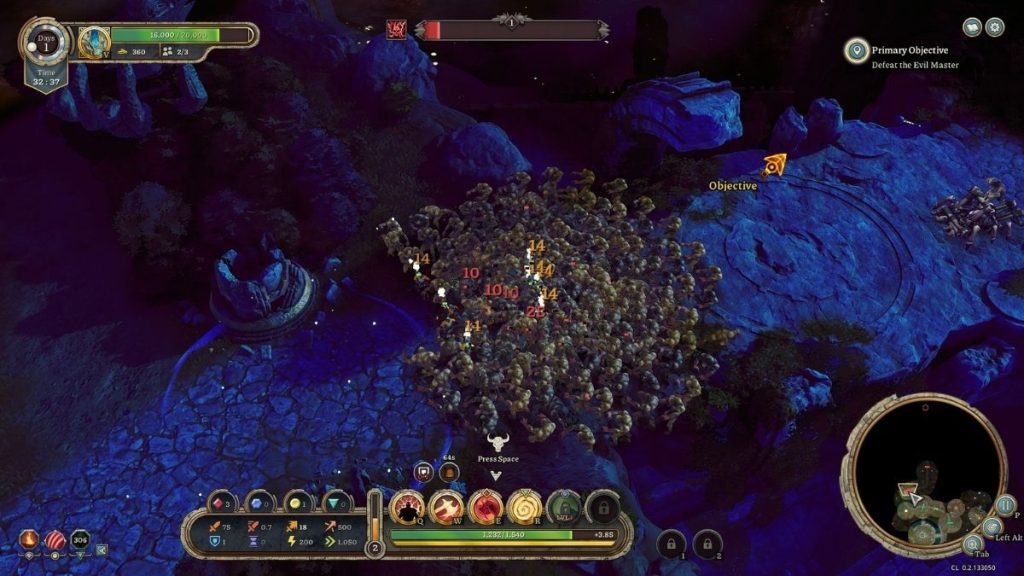Image resolution: width=1024 pixels, height=576 pixels.
Task: Select the green triangle gem resource counter
Action: point(336,503)
